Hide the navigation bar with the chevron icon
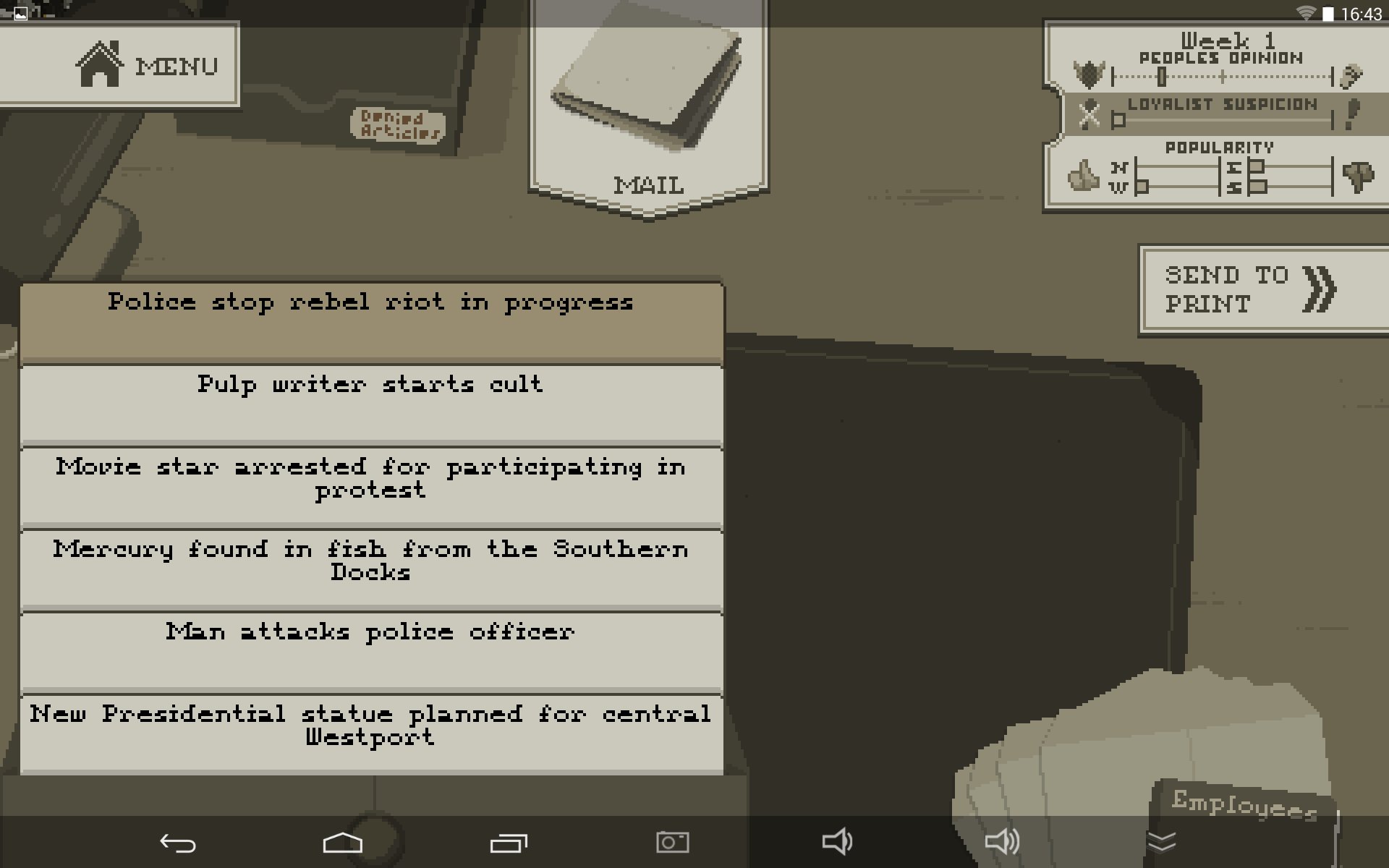Image resolution: width=1389 pixels, height=868 pixels. pyautogui.click(x=1162, y=842)
